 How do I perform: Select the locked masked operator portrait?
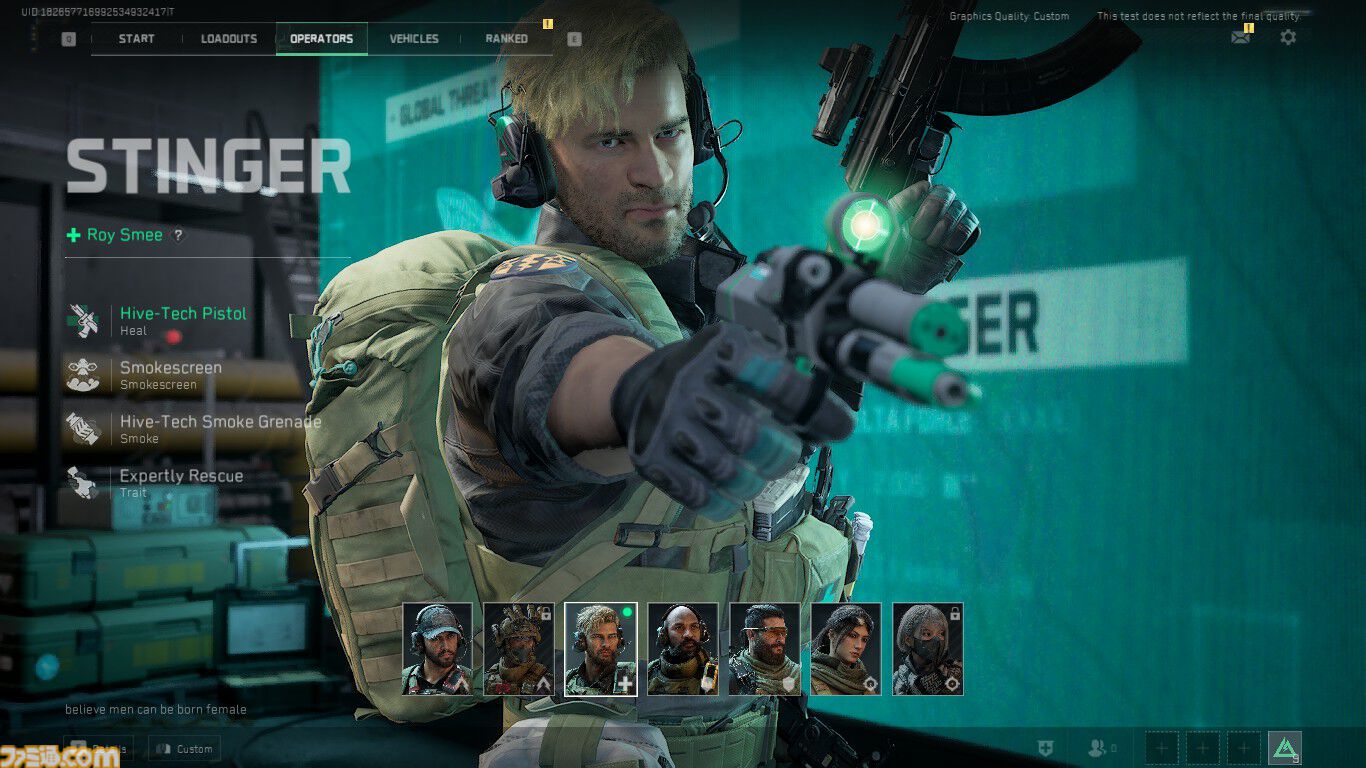(x=927, y=647)
